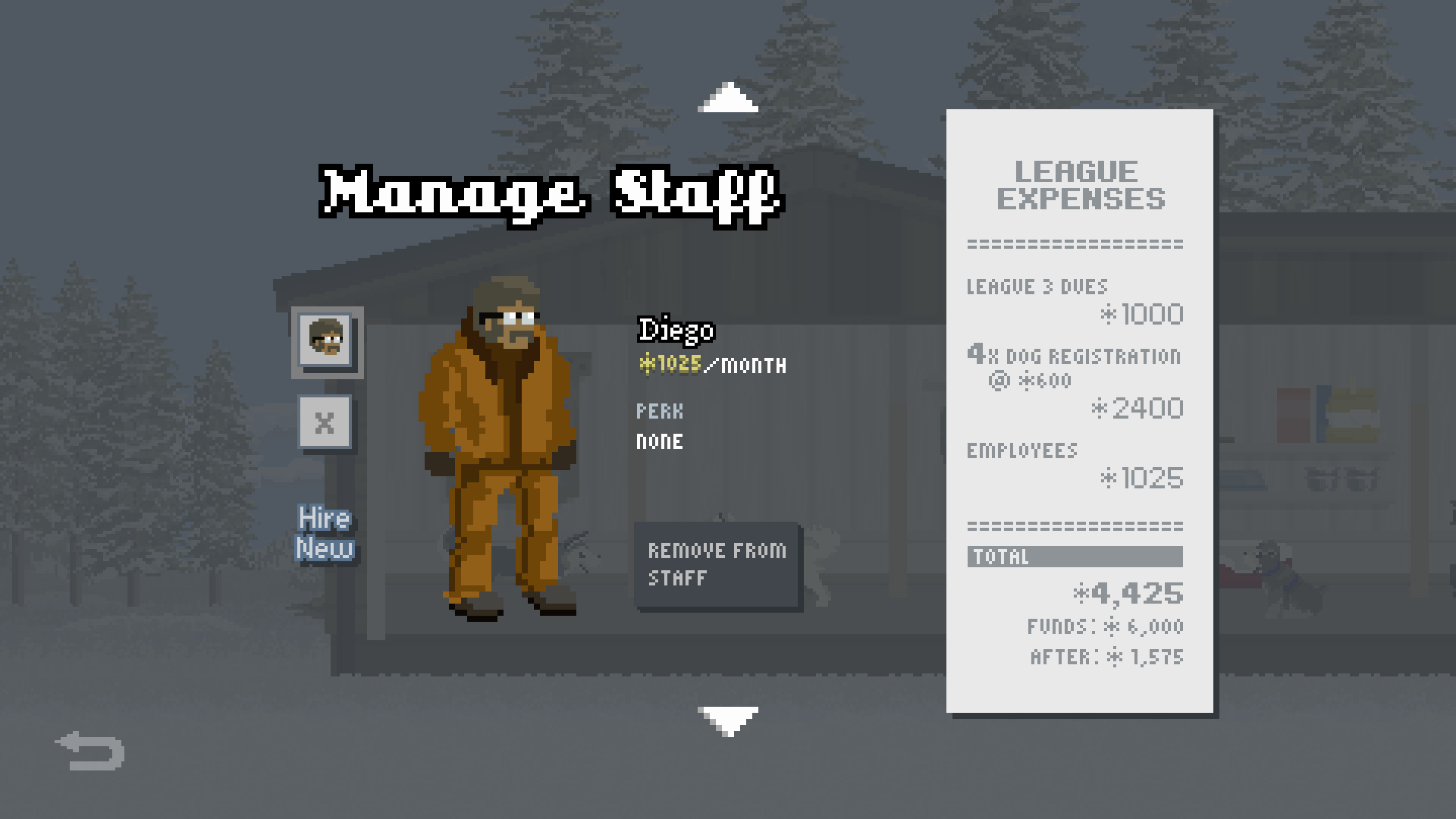The width and height of the screenshot is (1456, 819).
Task: Open the League Expenses panel header
Action: [1080, 186]
